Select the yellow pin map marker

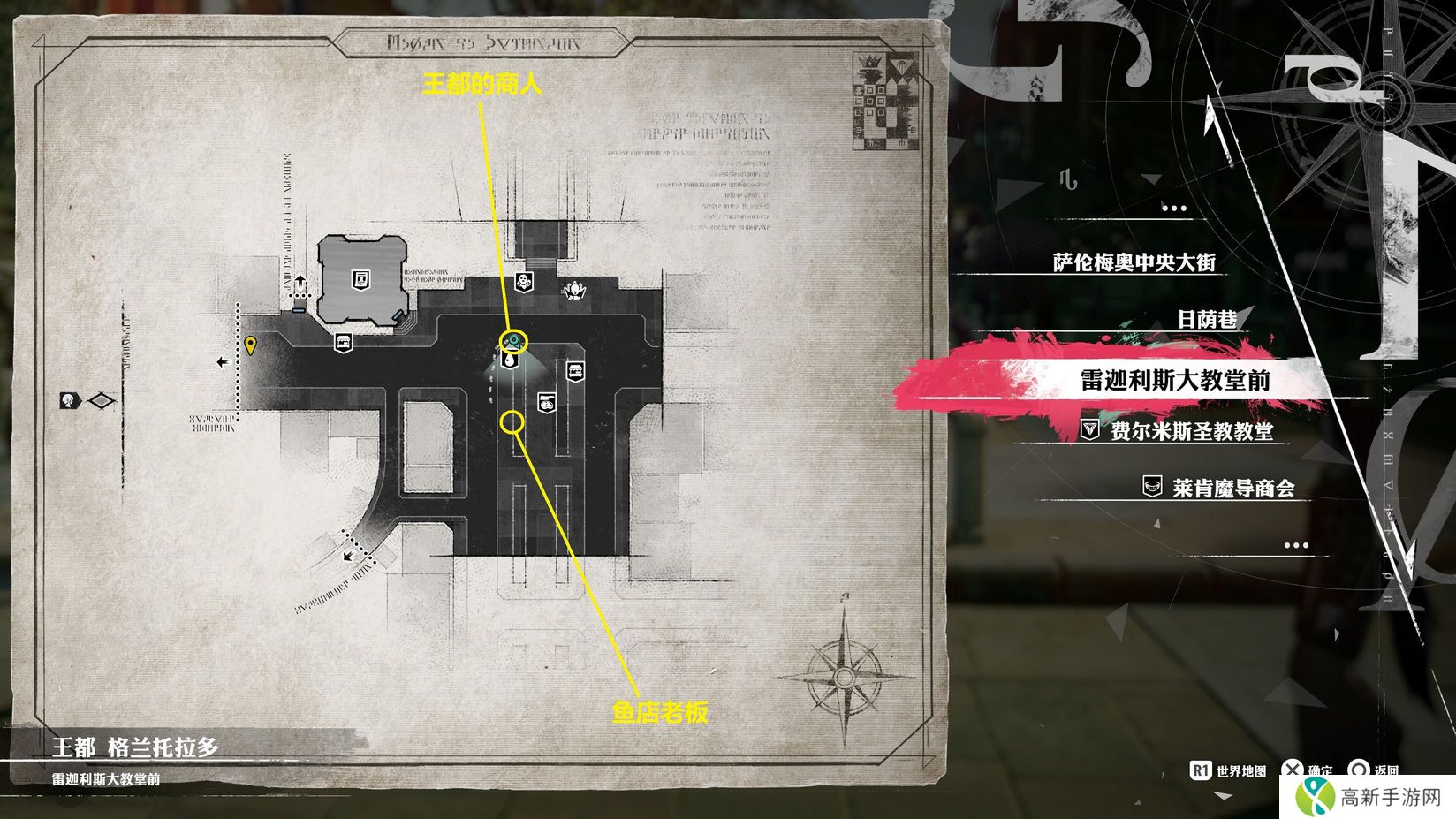(251, 345)
